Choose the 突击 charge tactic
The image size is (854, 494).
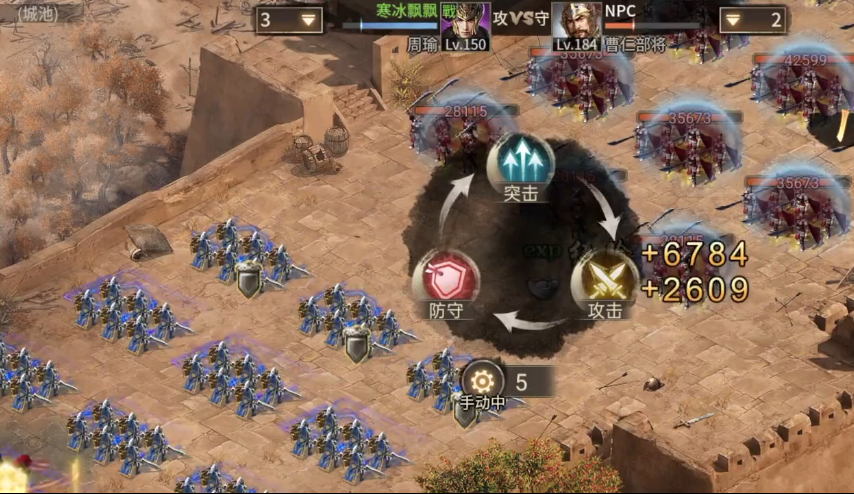point(520,162)
